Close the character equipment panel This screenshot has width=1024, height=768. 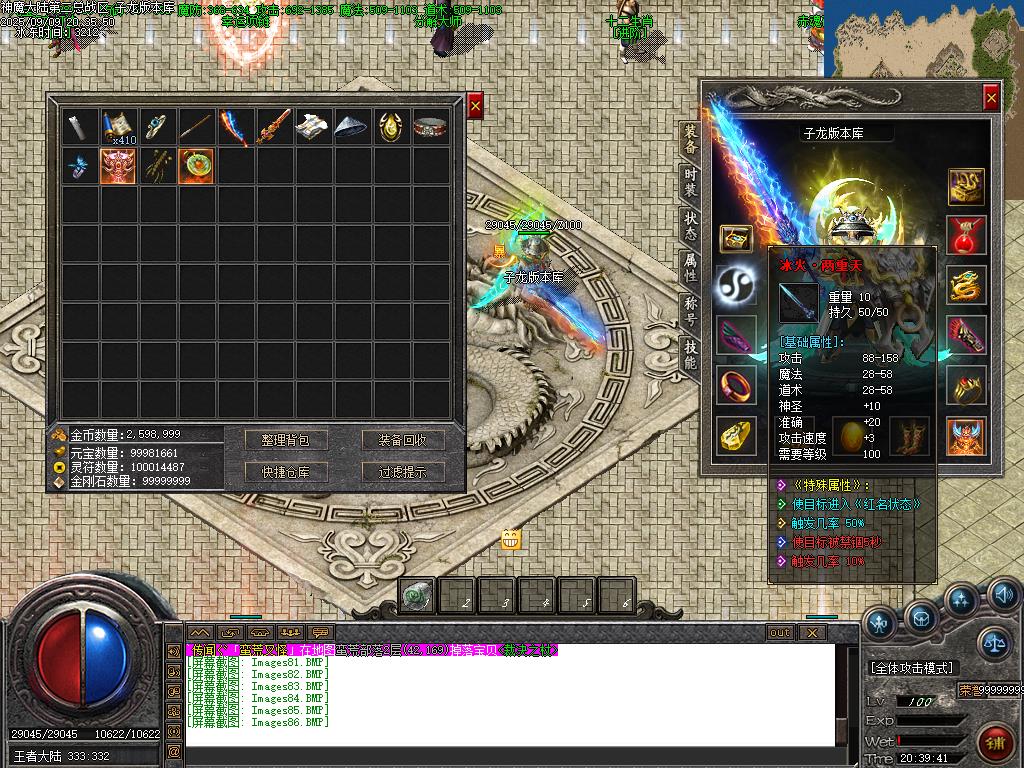990,97
